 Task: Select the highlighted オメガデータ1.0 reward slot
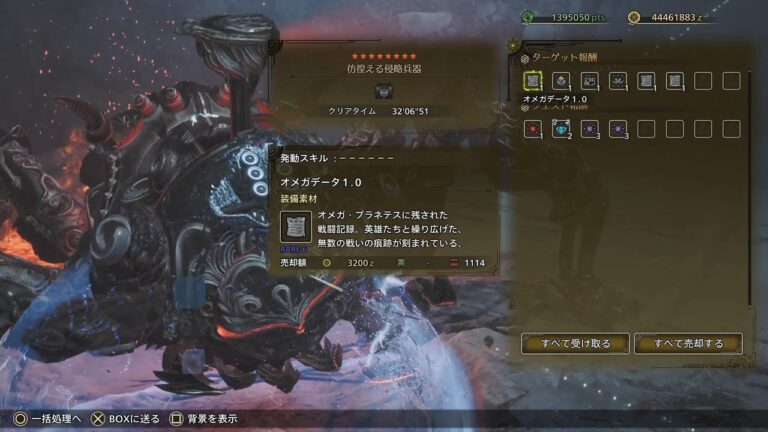pyautogui.click(x=533, y=81)
